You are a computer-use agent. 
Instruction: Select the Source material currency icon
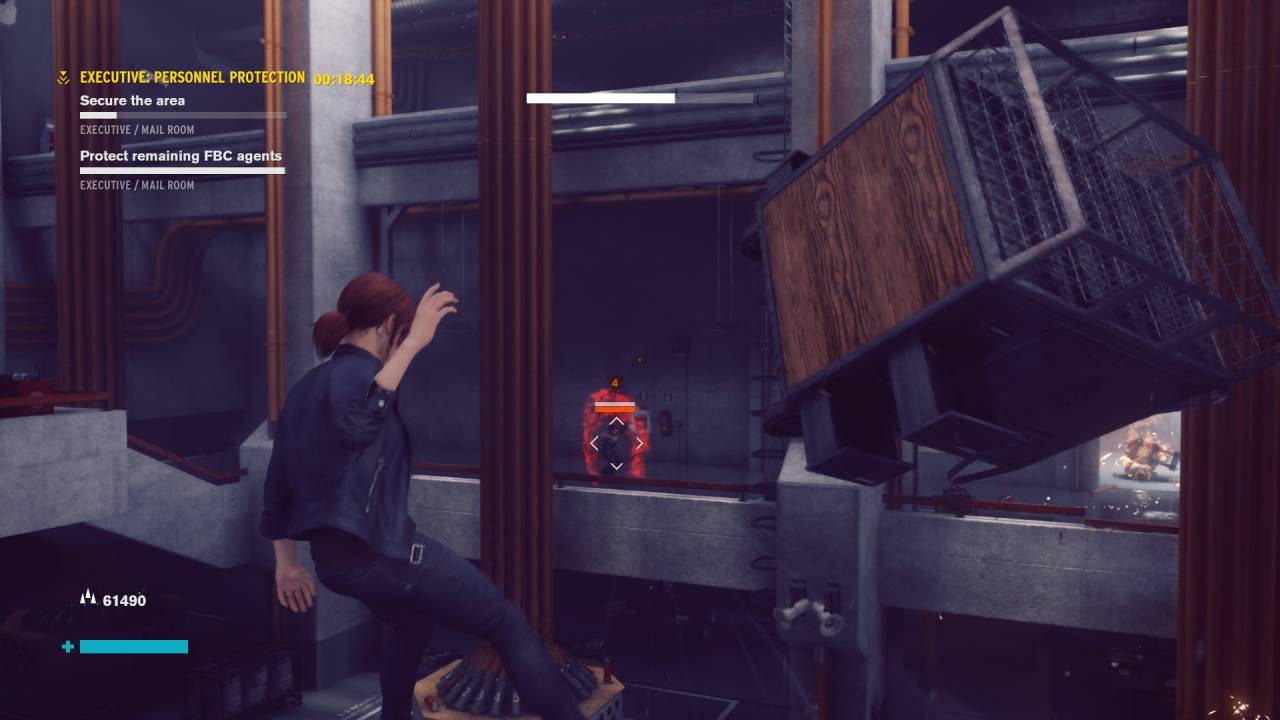point(88,596)
